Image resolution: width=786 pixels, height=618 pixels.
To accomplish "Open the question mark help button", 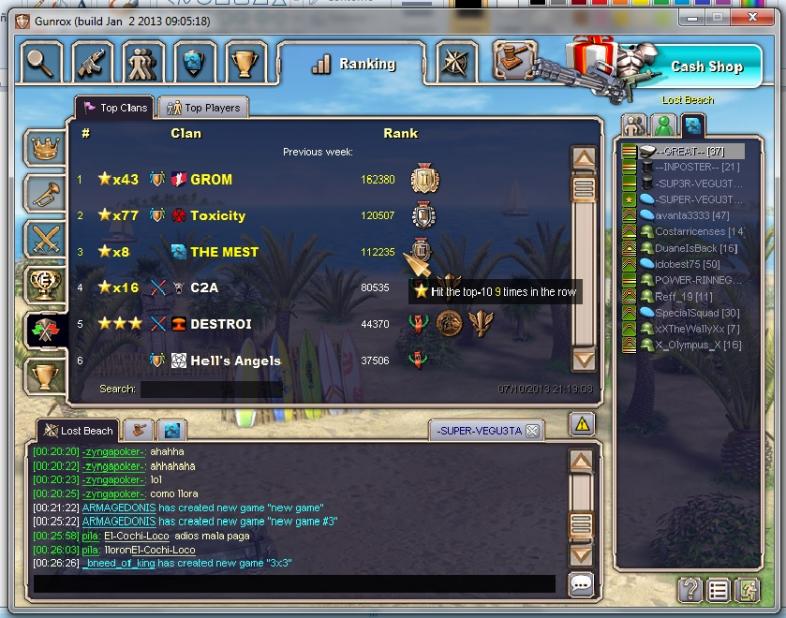I will [x=690, y=590].
